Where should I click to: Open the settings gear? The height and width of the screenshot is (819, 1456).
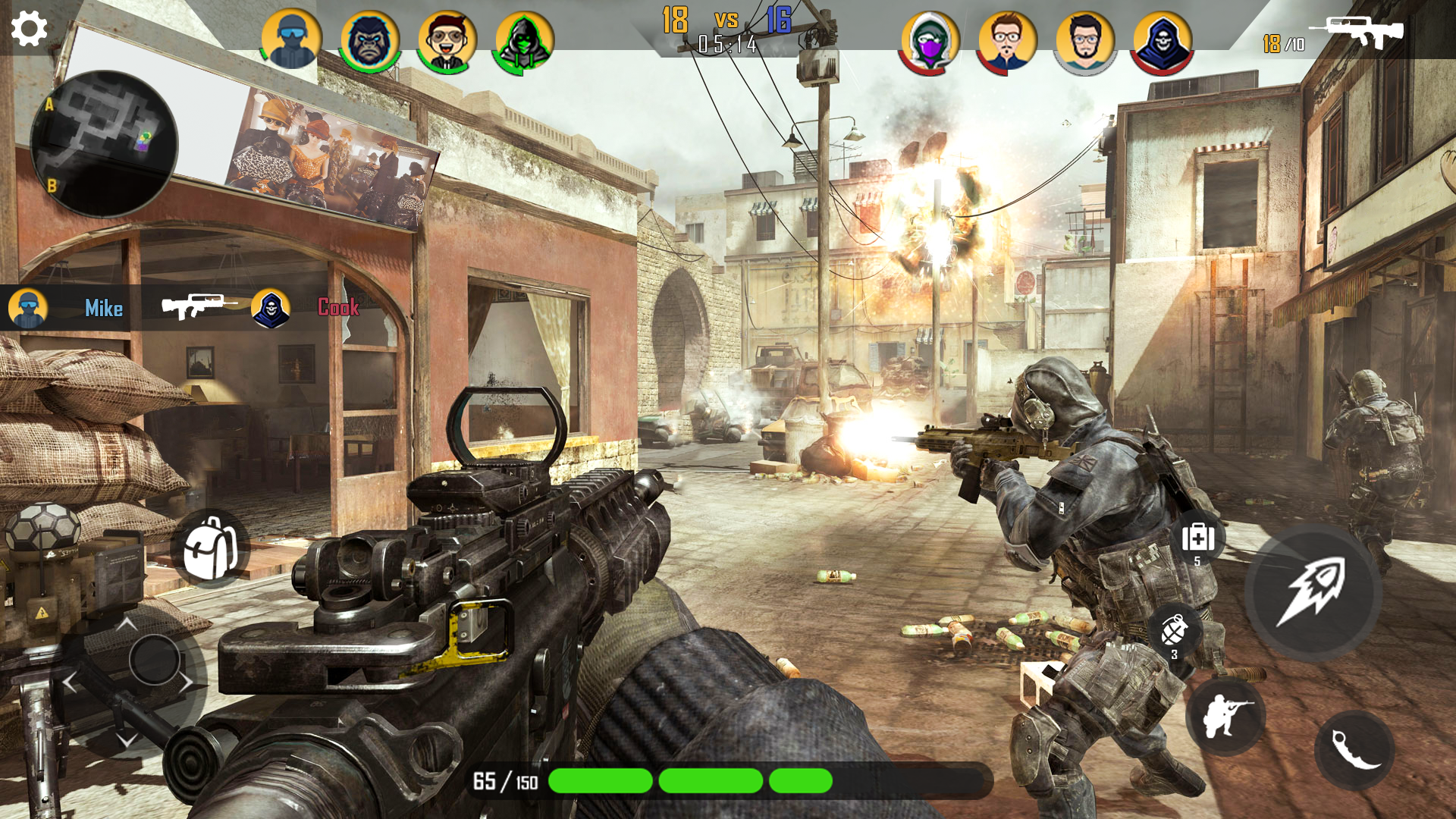(28, 28)
